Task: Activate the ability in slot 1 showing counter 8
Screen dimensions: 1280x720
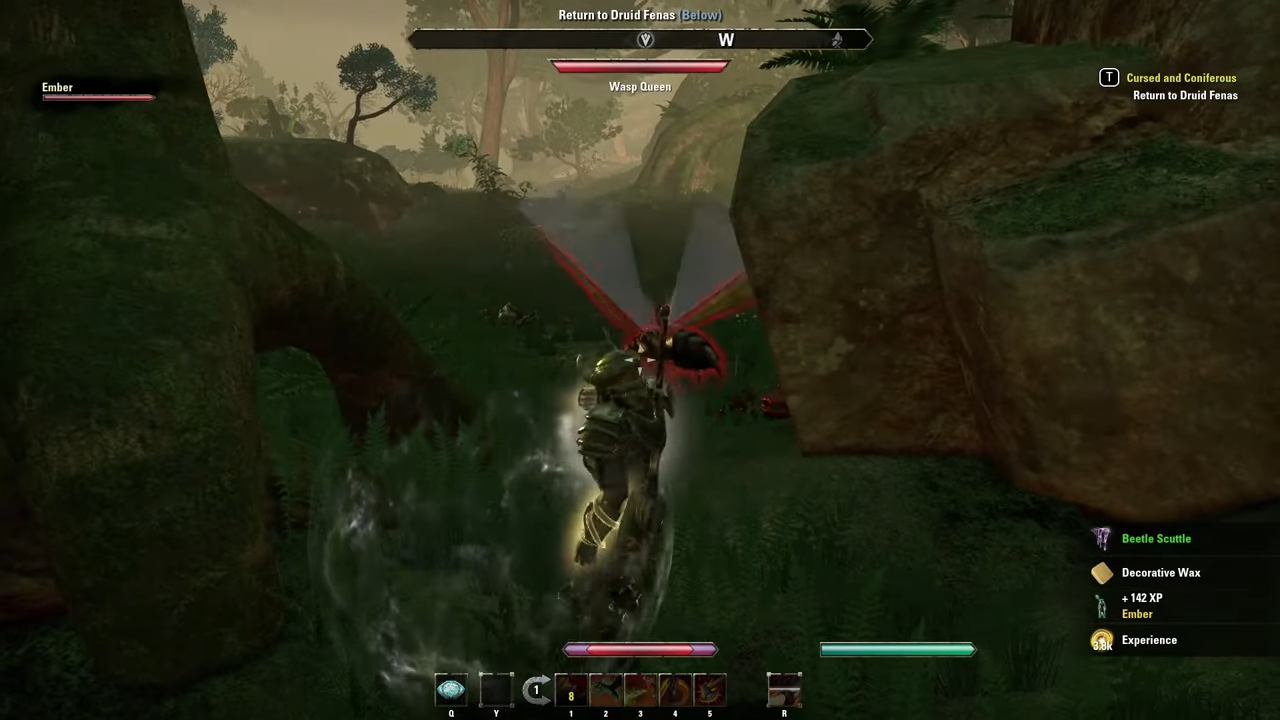Action: click(x=571, y=688)
